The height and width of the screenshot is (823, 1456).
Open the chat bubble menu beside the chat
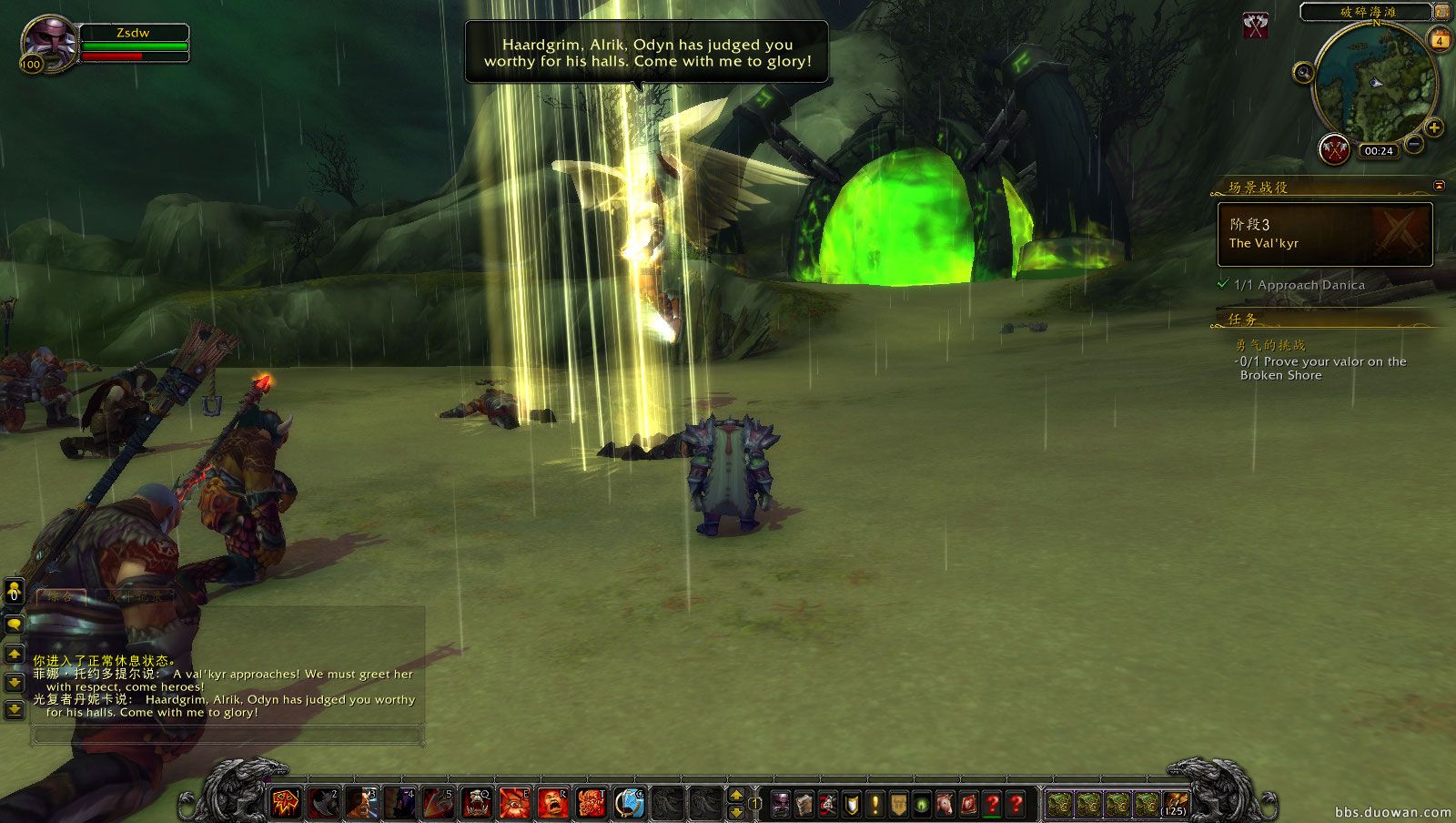(x=15, y=624)
